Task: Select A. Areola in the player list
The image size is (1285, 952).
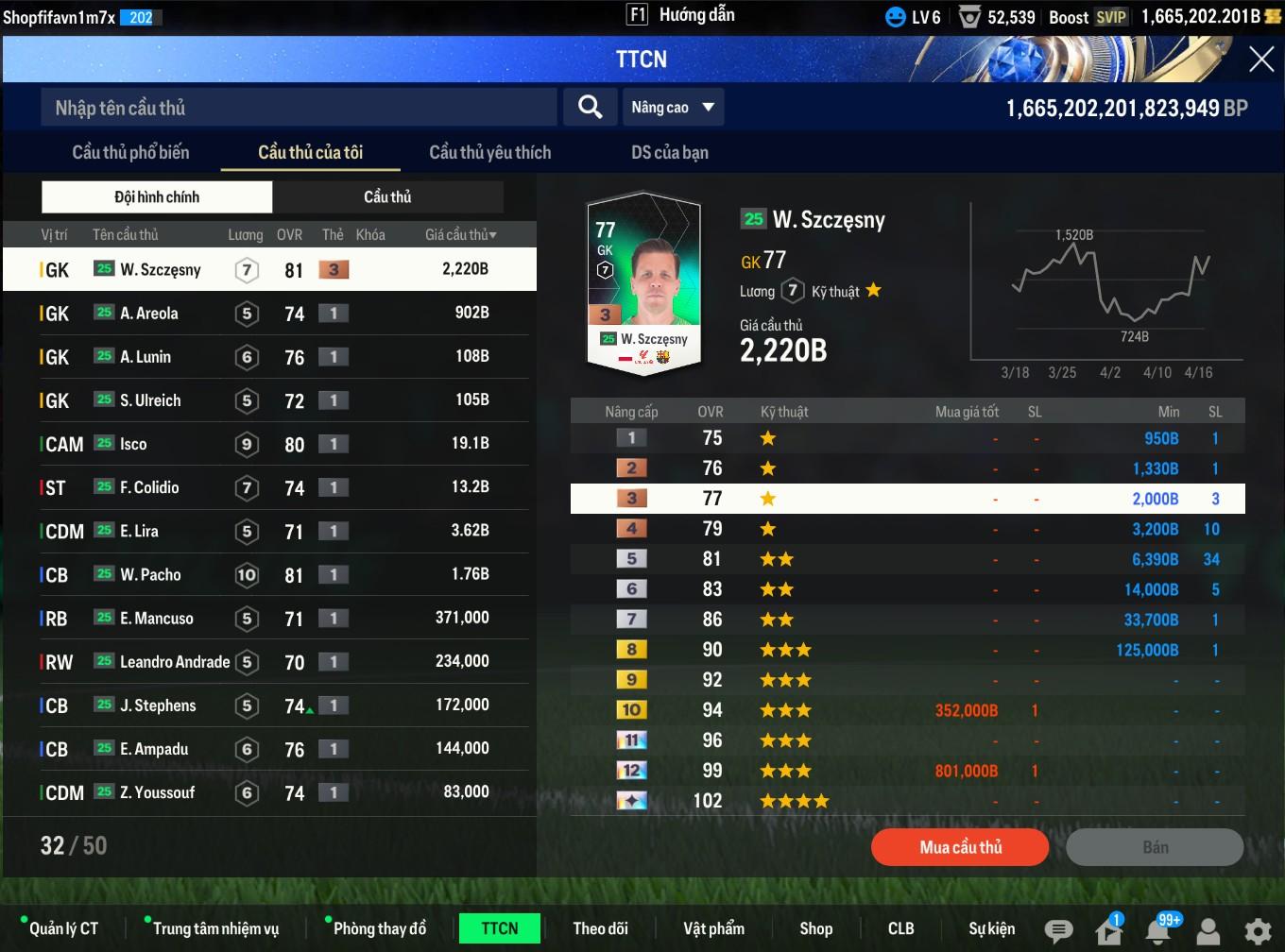Action: [269, 313]
